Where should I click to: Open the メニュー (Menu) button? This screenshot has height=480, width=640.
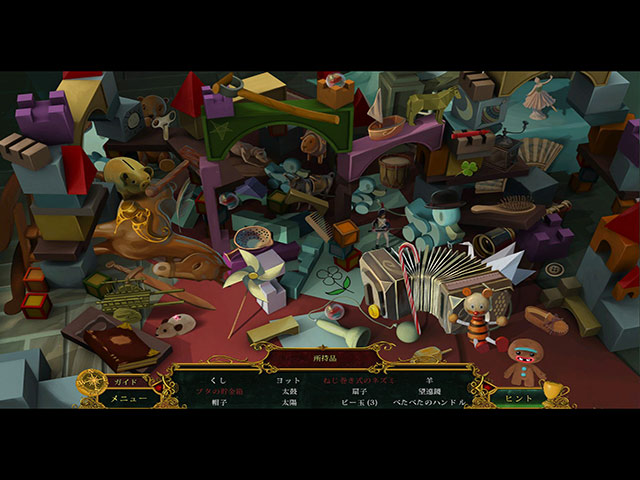pos(129,398)
